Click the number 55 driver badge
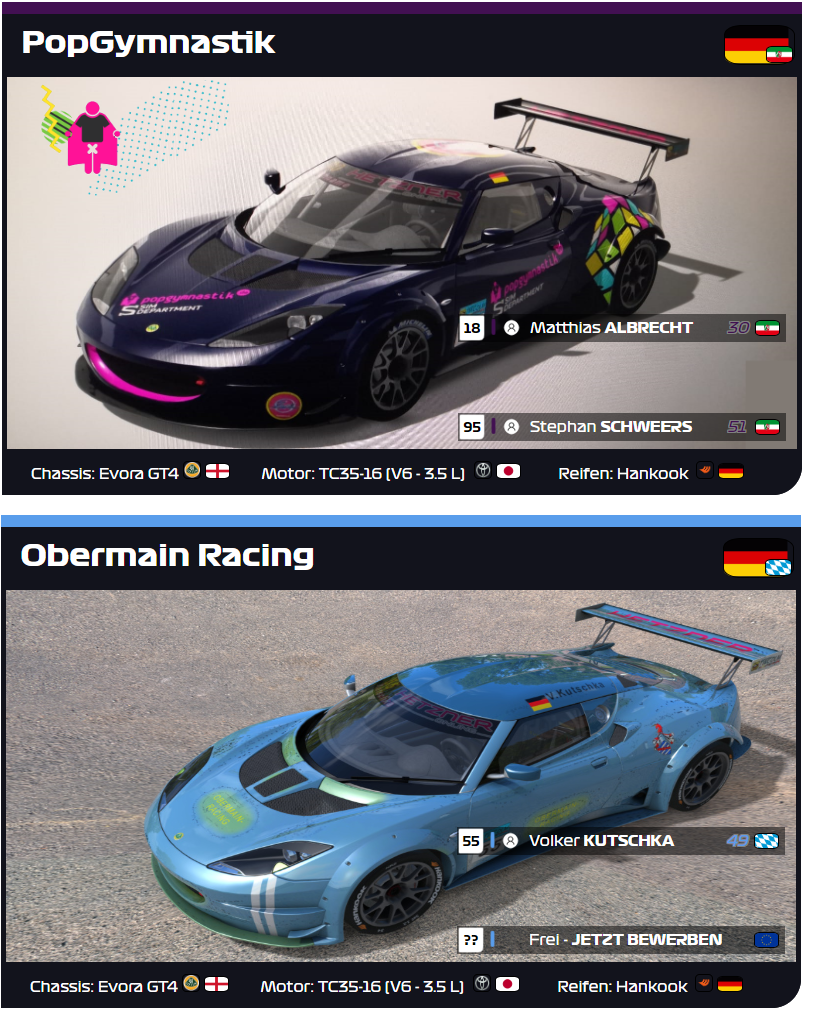The image size is (816, 1028). point(471,841)
